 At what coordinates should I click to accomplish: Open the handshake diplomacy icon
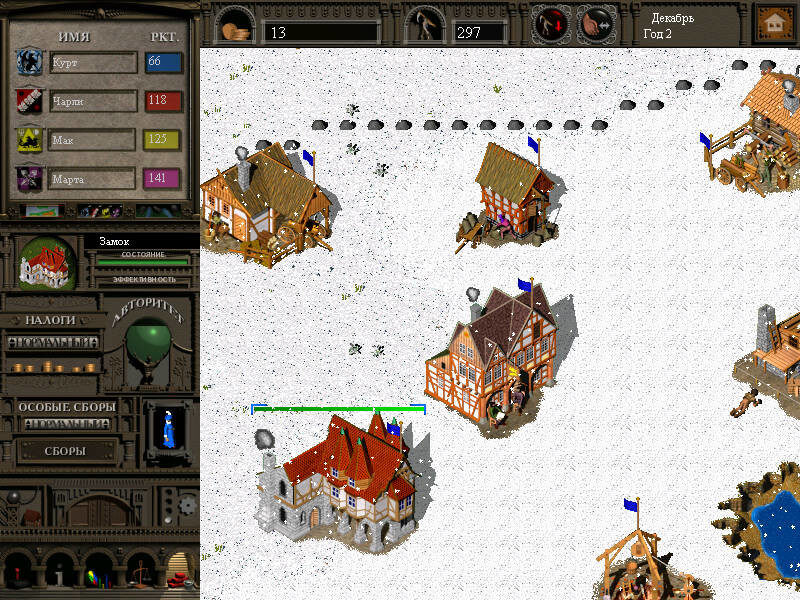(595, 22)
